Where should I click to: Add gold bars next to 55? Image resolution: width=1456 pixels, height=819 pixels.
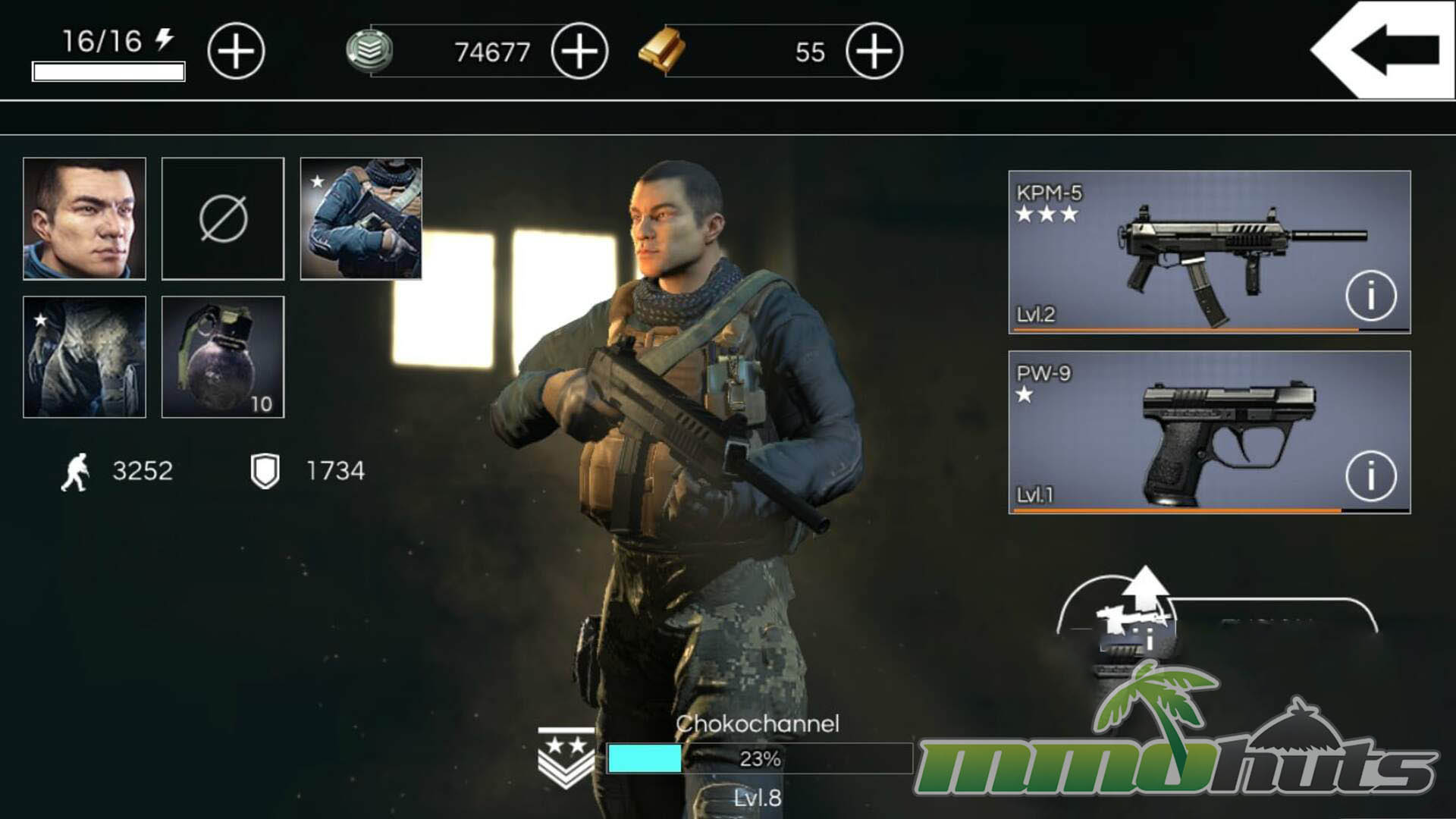pos(874,52)
